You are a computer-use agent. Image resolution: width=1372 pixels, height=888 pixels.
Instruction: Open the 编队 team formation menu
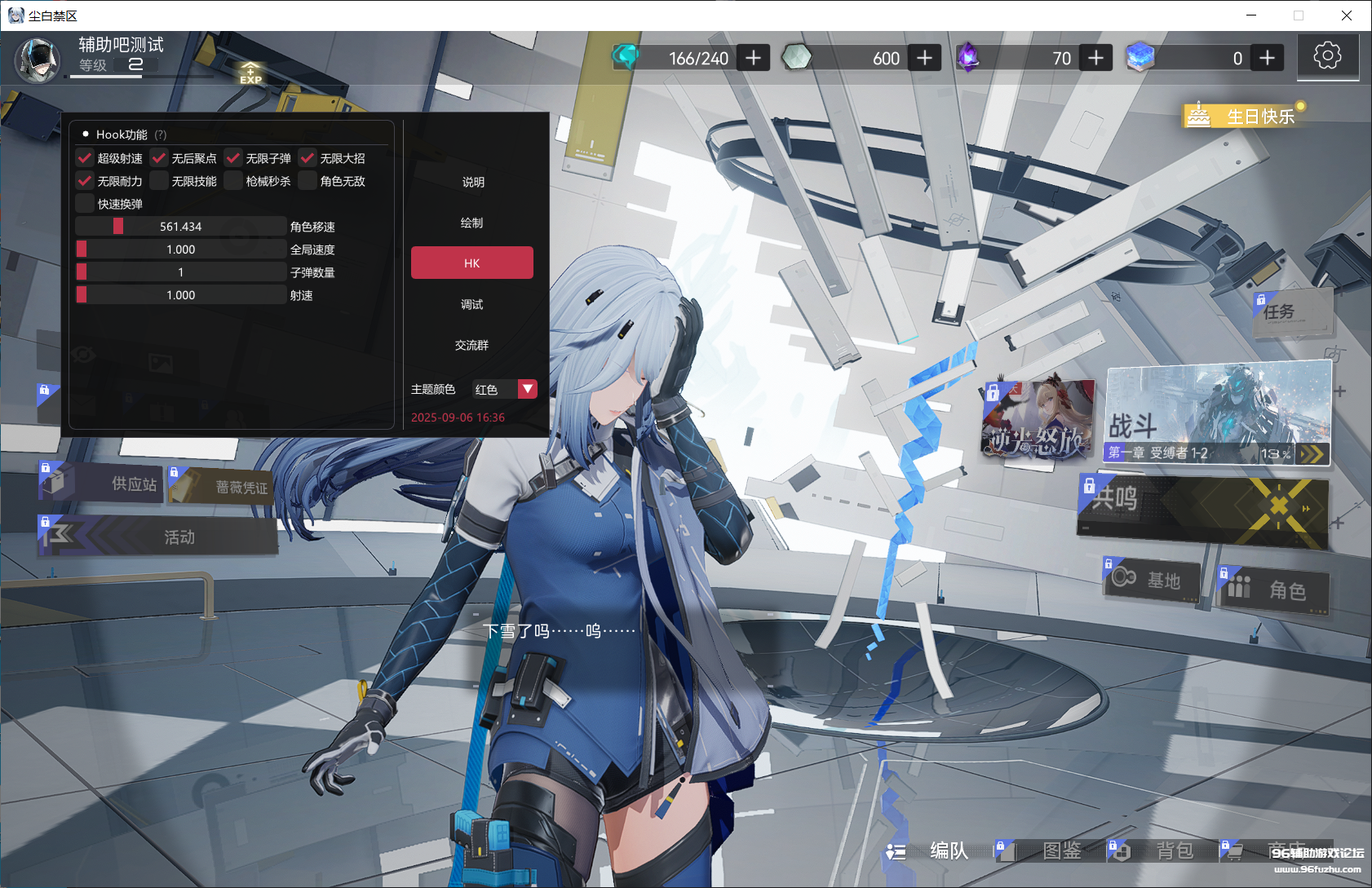click(x=930, y=851)
